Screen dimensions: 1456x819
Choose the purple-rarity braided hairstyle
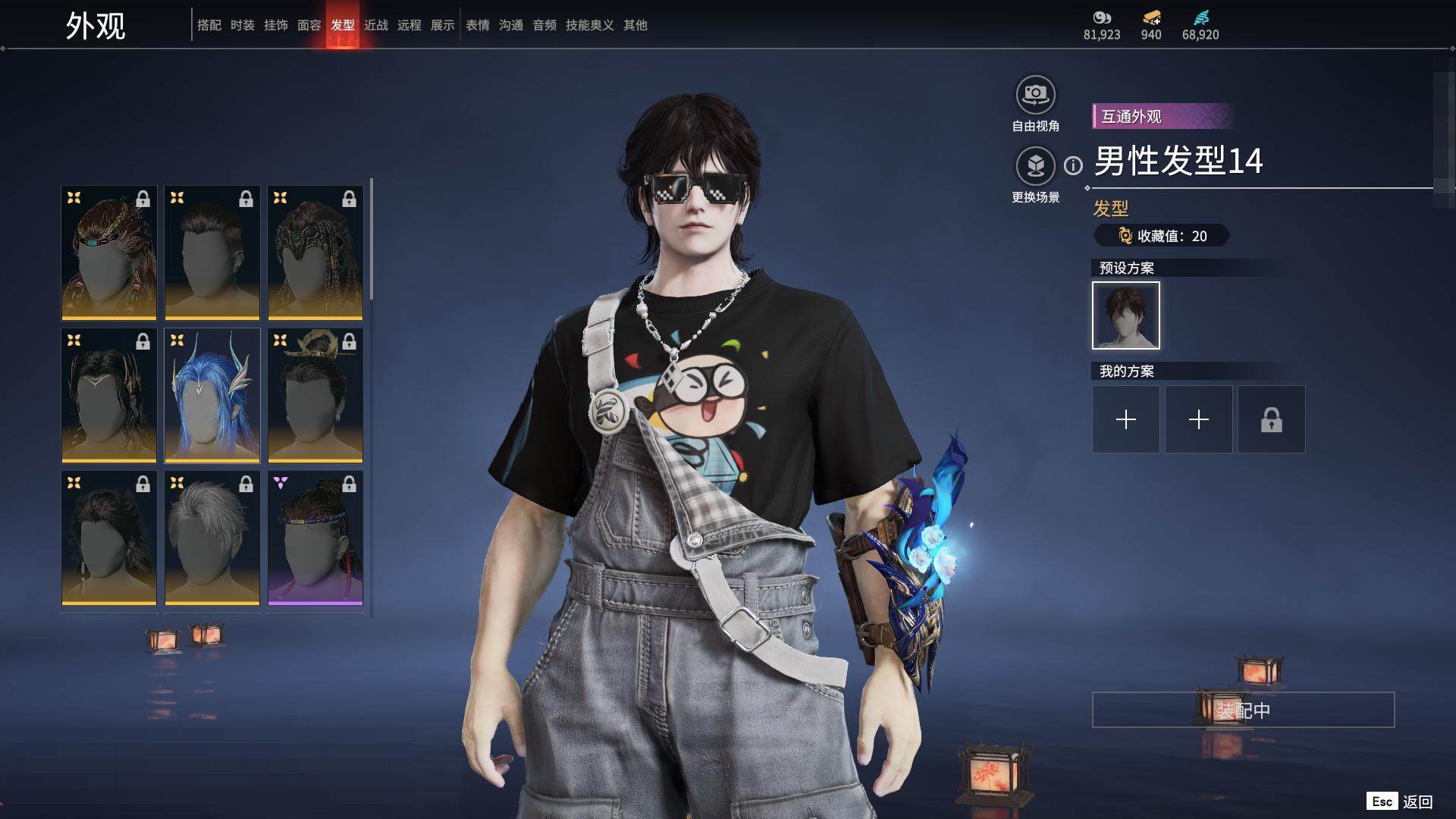[315, 538]
